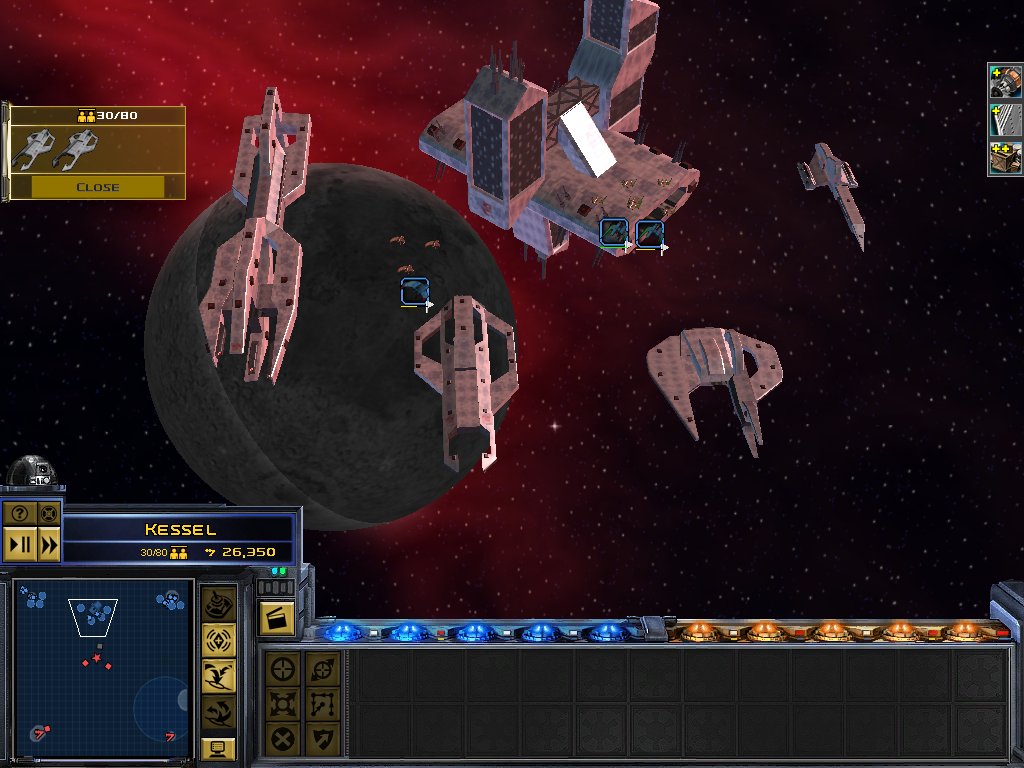
Task: Open the question mark help button
Action: [19, 514]
